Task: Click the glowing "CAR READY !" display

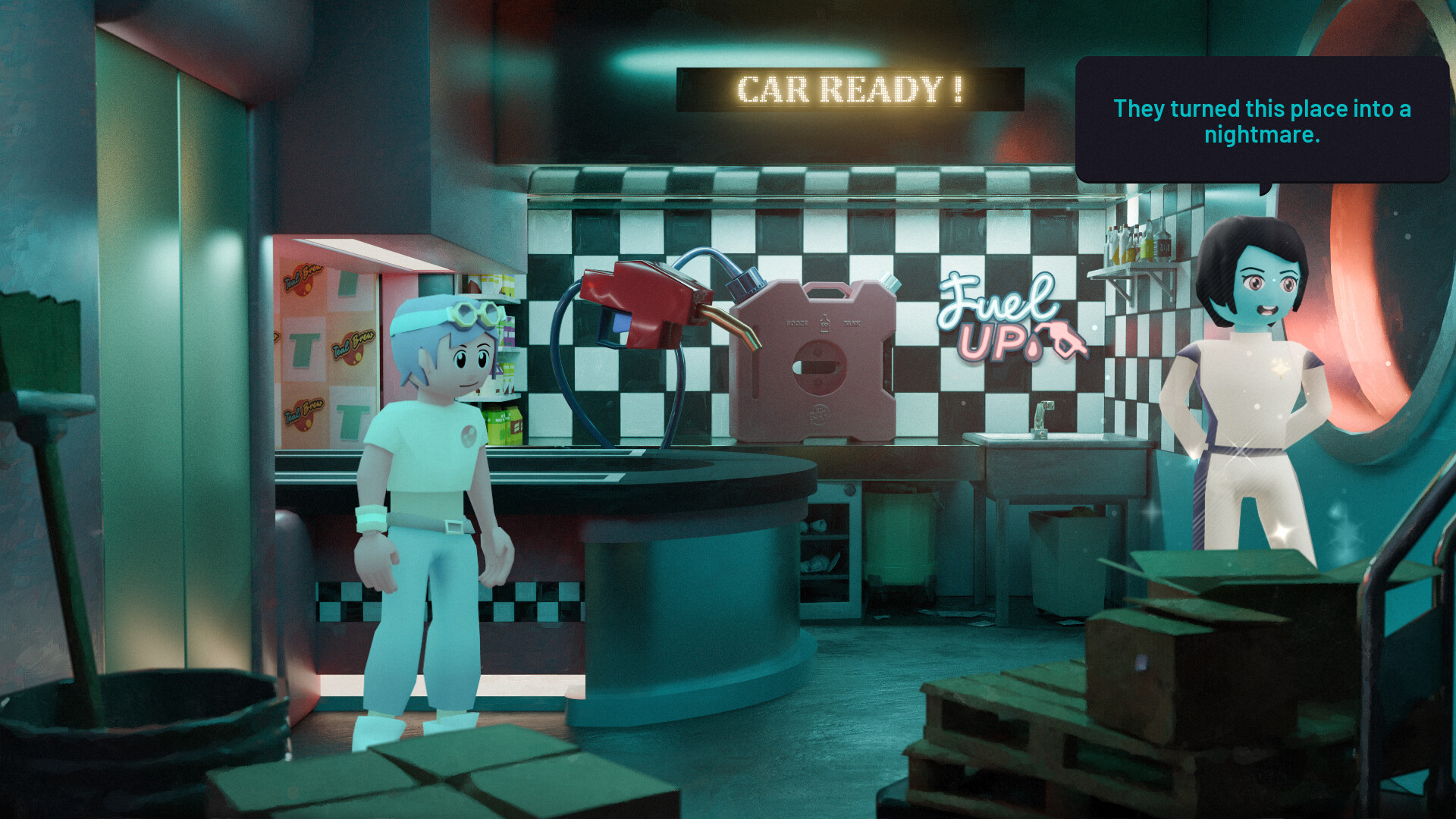Action: 848,89
